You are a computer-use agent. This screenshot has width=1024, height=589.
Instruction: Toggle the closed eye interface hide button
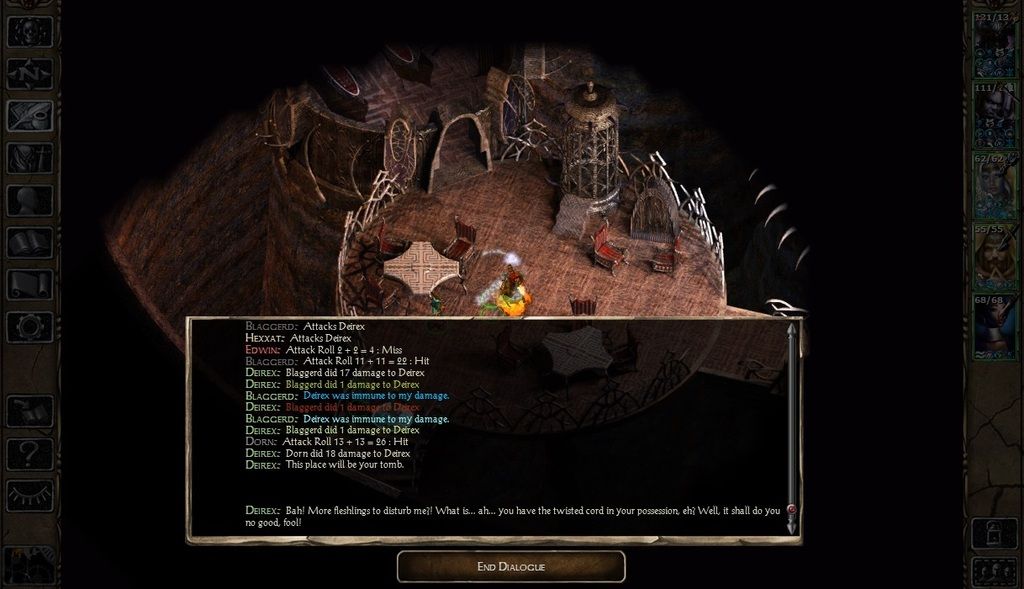point(30,495)
